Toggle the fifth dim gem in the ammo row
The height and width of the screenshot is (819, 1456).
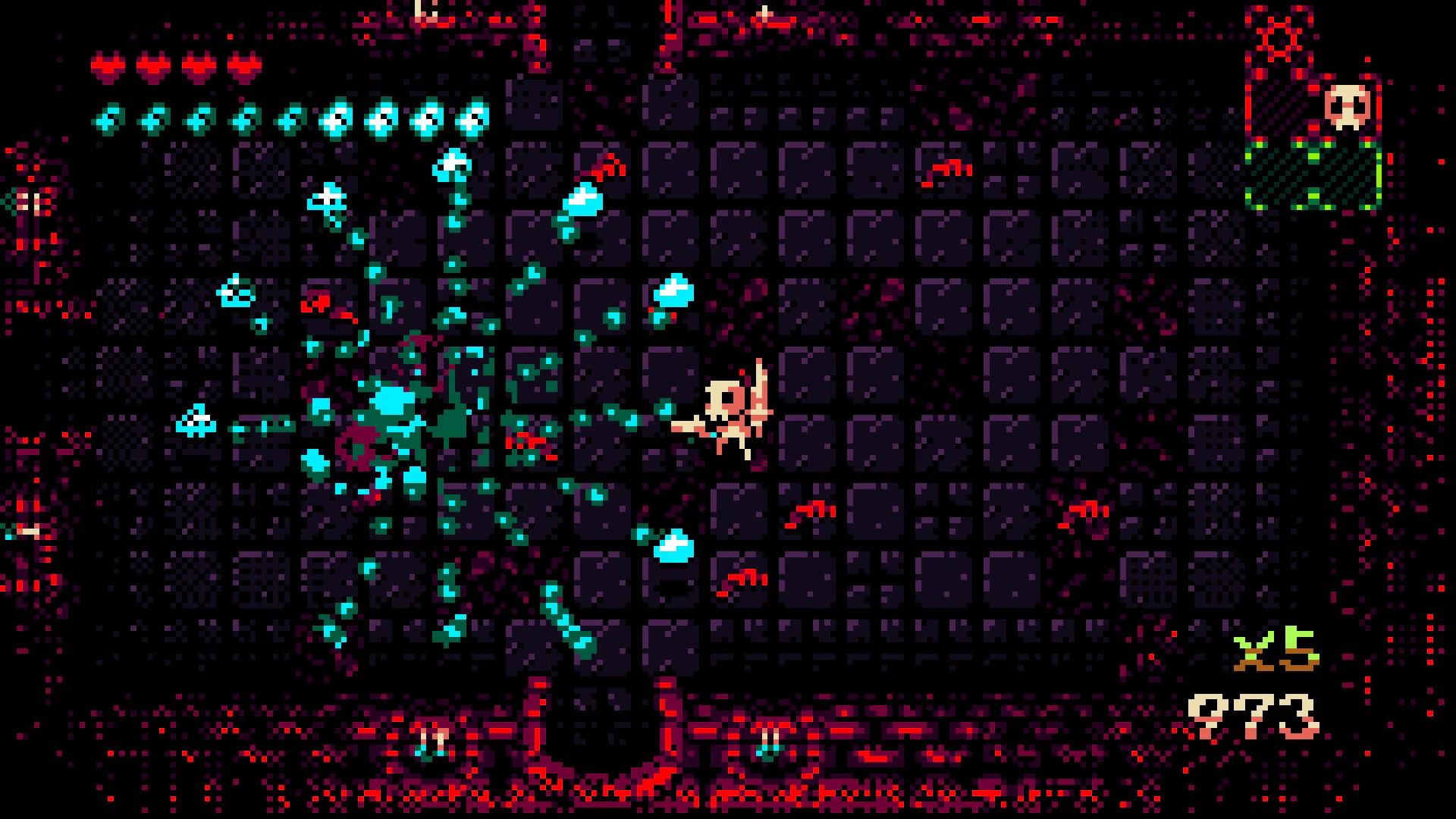click(x=288, y=118)
